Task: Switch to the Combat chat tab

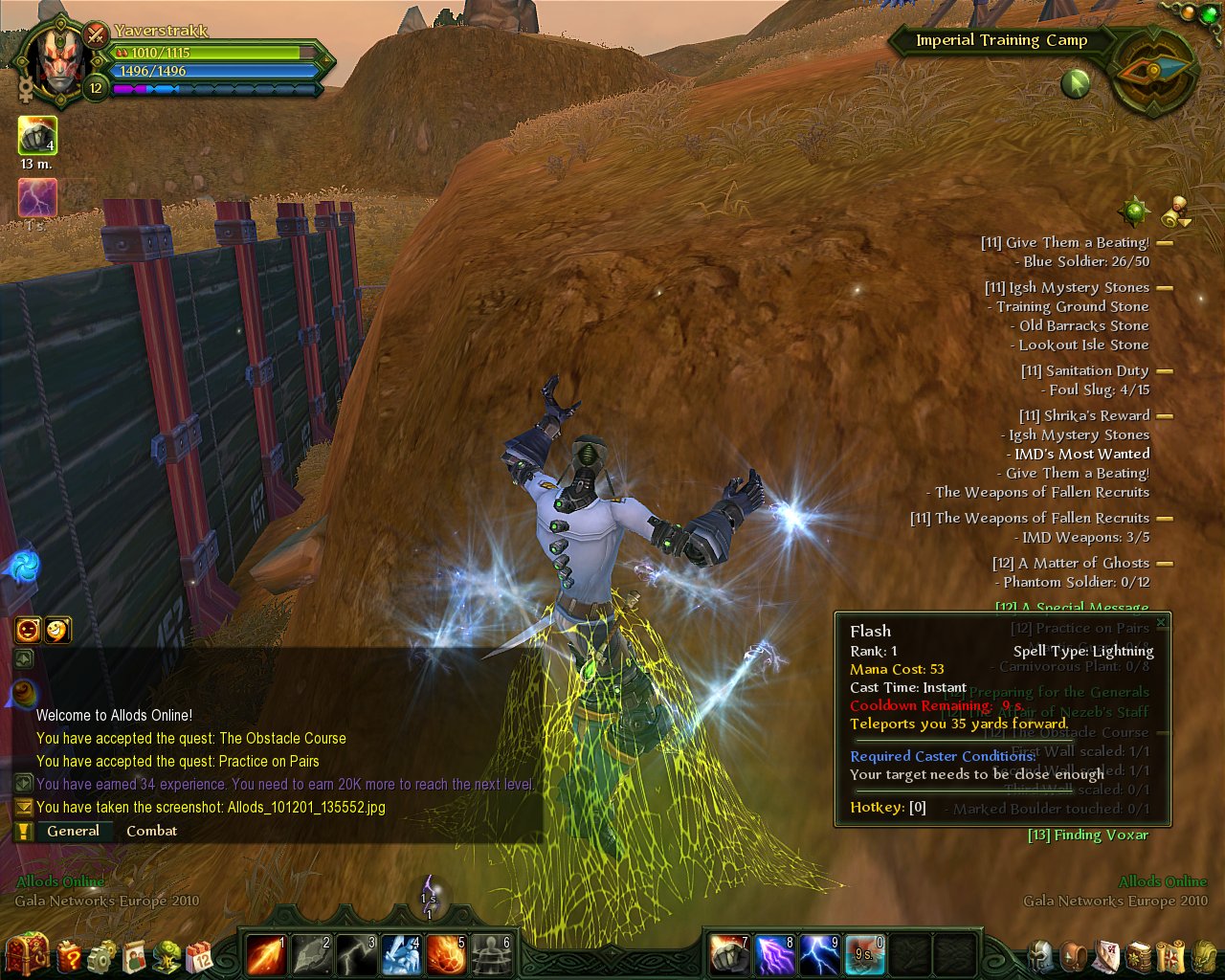Action: 151,831
